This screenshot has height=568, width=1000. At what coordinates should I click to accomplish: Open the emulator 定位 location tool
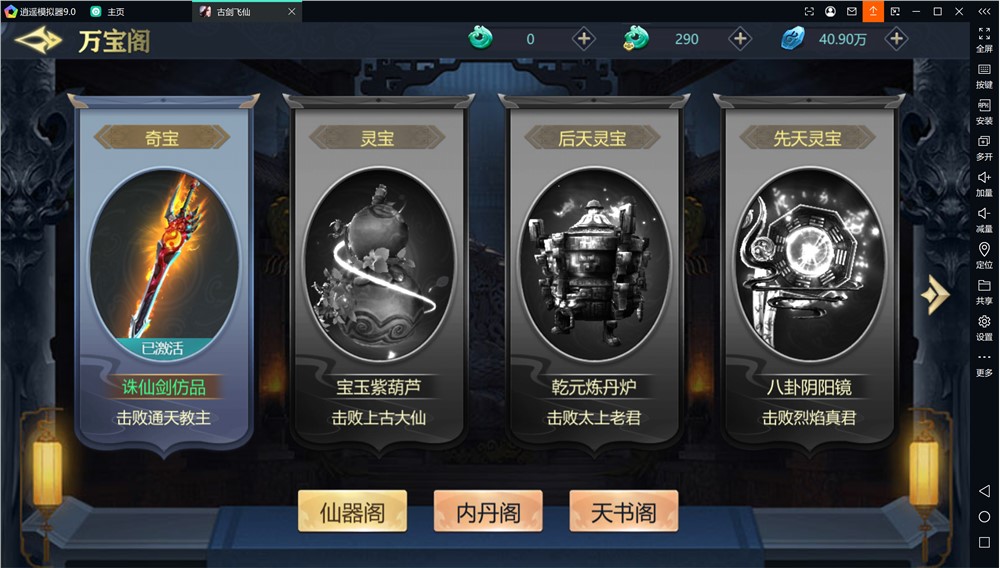coord(984,256)
